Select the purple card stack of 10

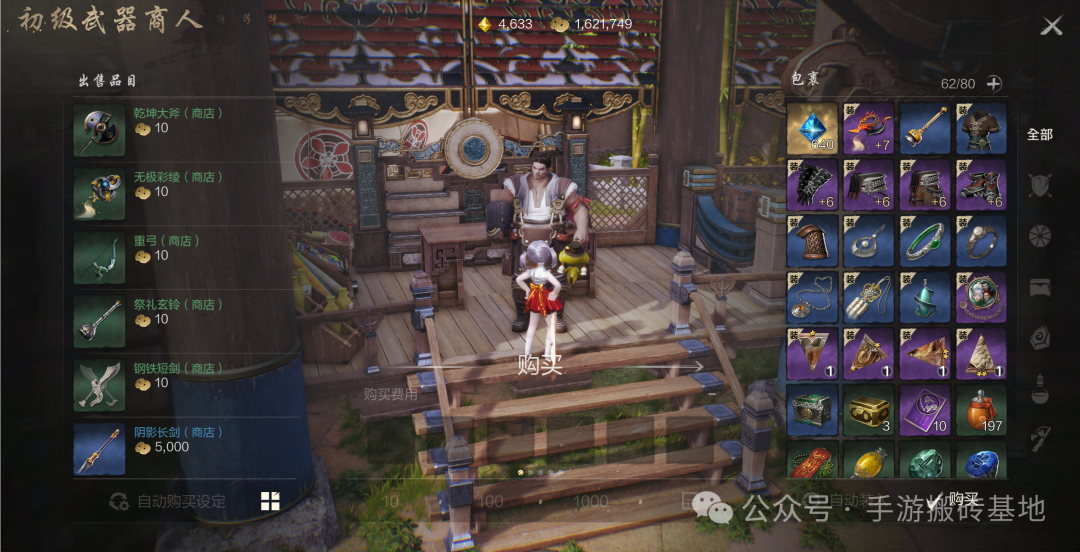[925, 411]
